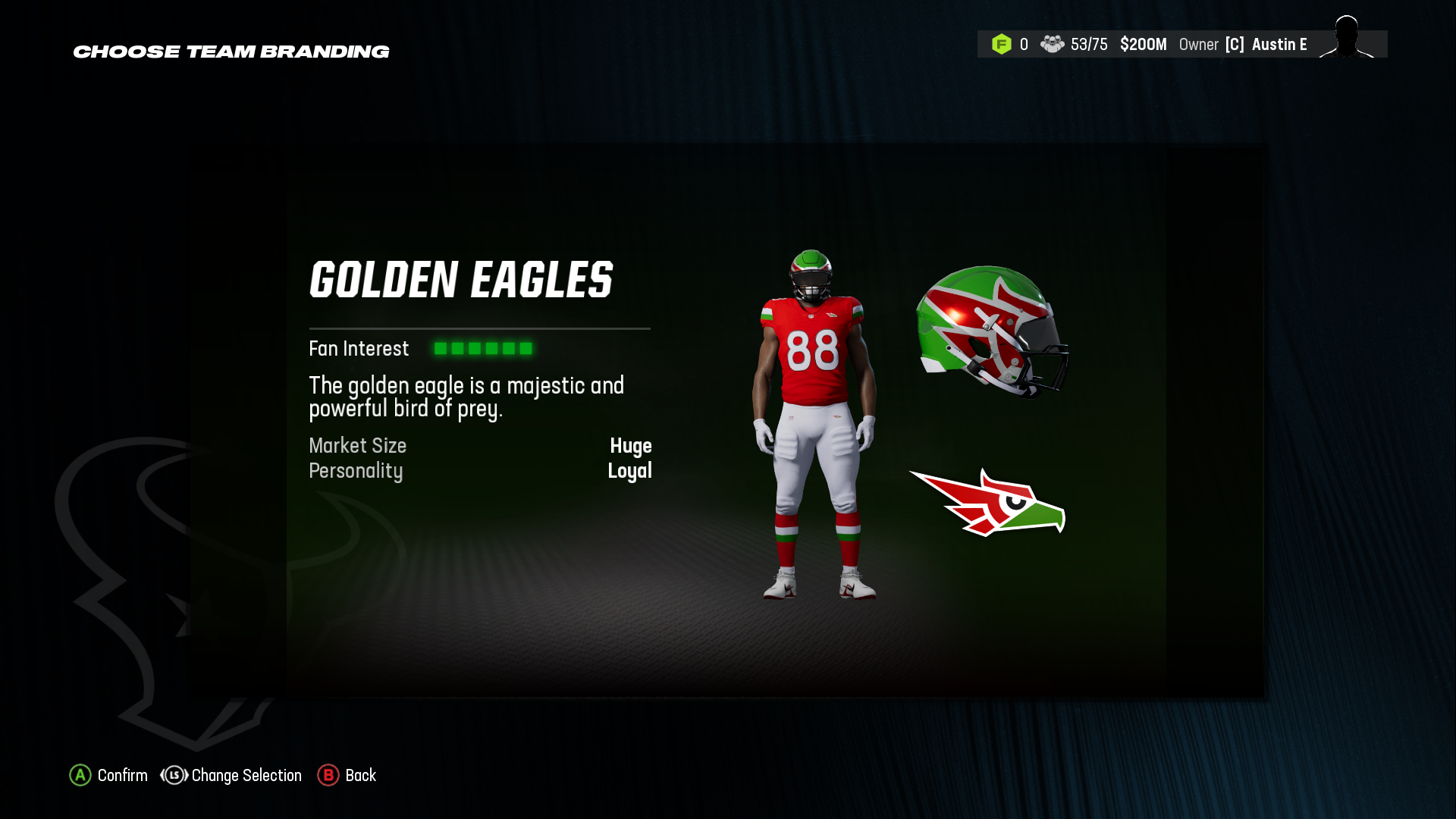Click the red B Back button icon
This screenshot has height=819, width=1456.
click(328, 776)
